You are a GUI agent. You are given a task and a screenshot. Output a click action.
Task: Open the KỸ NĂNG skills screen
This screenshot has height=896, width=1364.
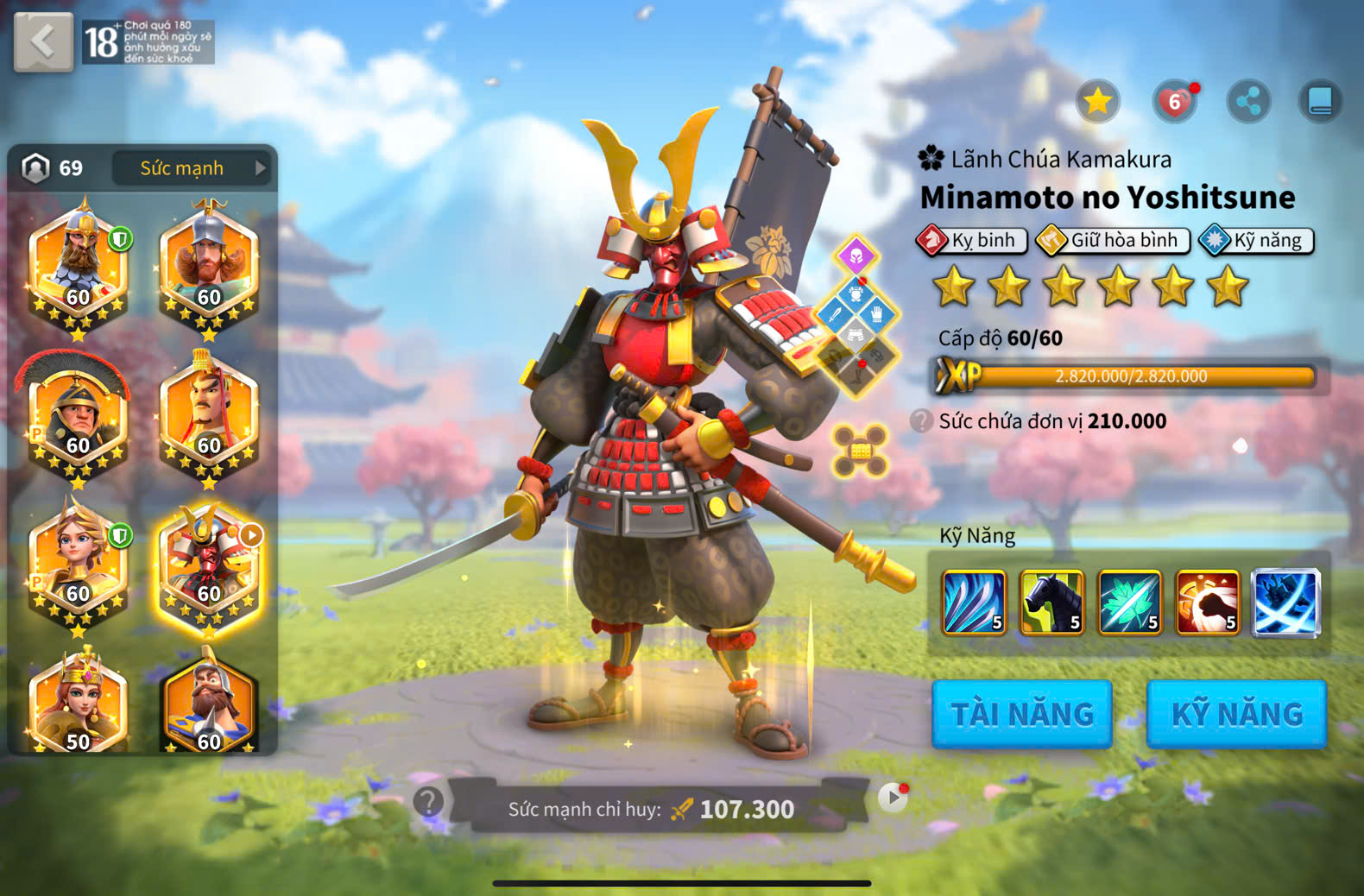click(1236, 714)
